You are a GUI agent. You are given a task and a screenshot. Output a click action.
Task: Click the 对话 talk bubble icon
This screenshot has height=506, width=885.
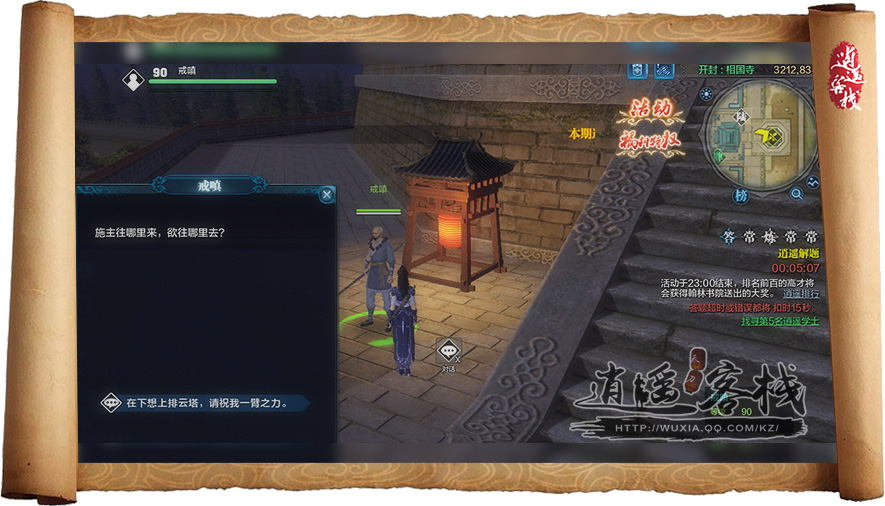(448, 351)
